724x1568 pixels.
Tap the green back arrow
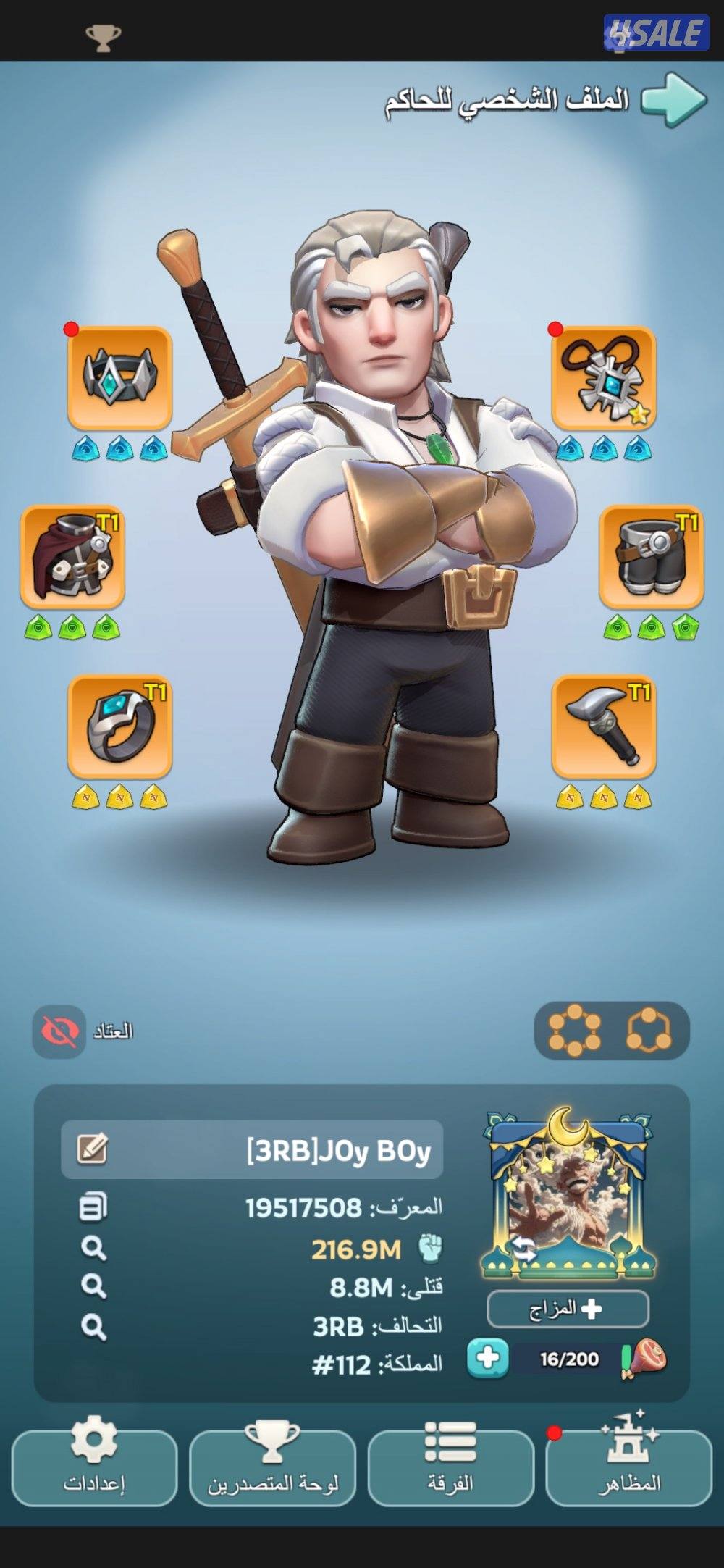pyautogui.click(x=673, y=100)
